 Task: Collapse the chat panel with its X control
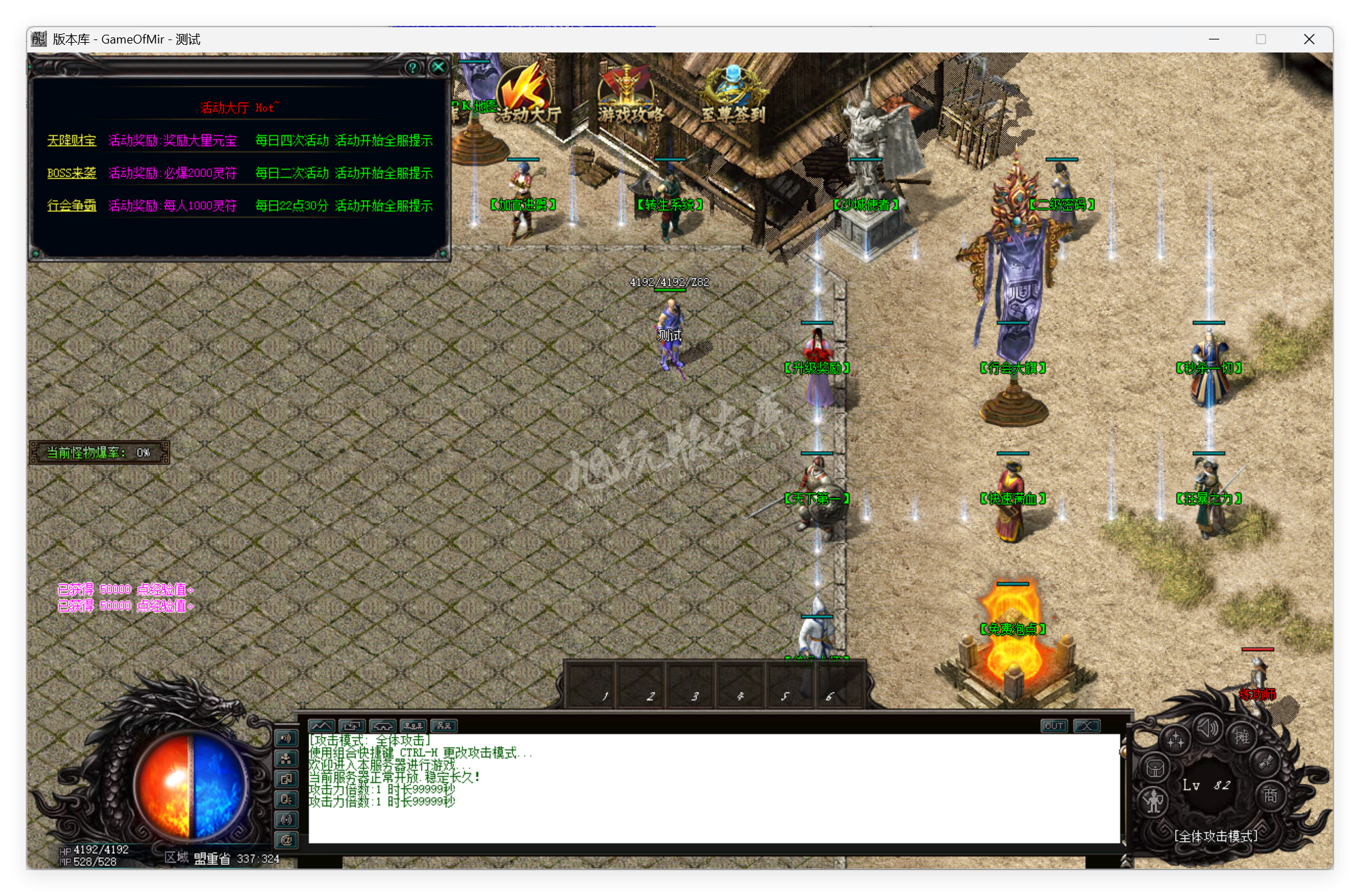[x=1087, y=726]
